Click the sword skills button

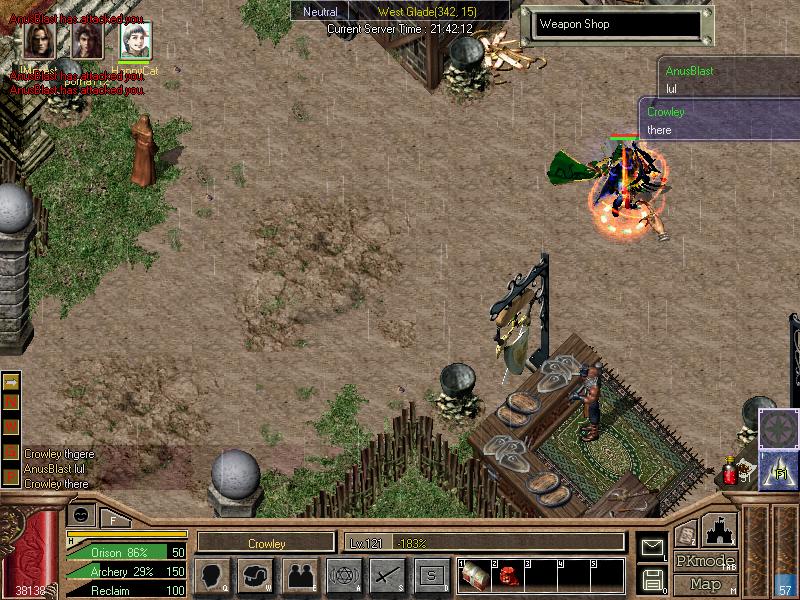(388, 575)
